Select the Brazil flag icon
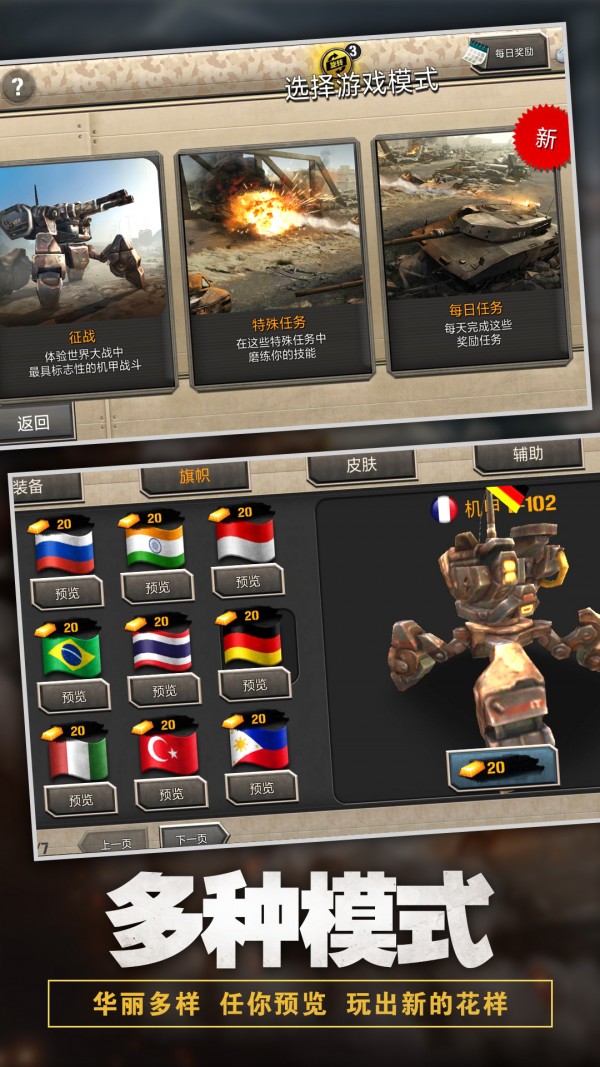Image resolution: width=600 pixels, height=1067 pixels. click(x=71, y=653)
